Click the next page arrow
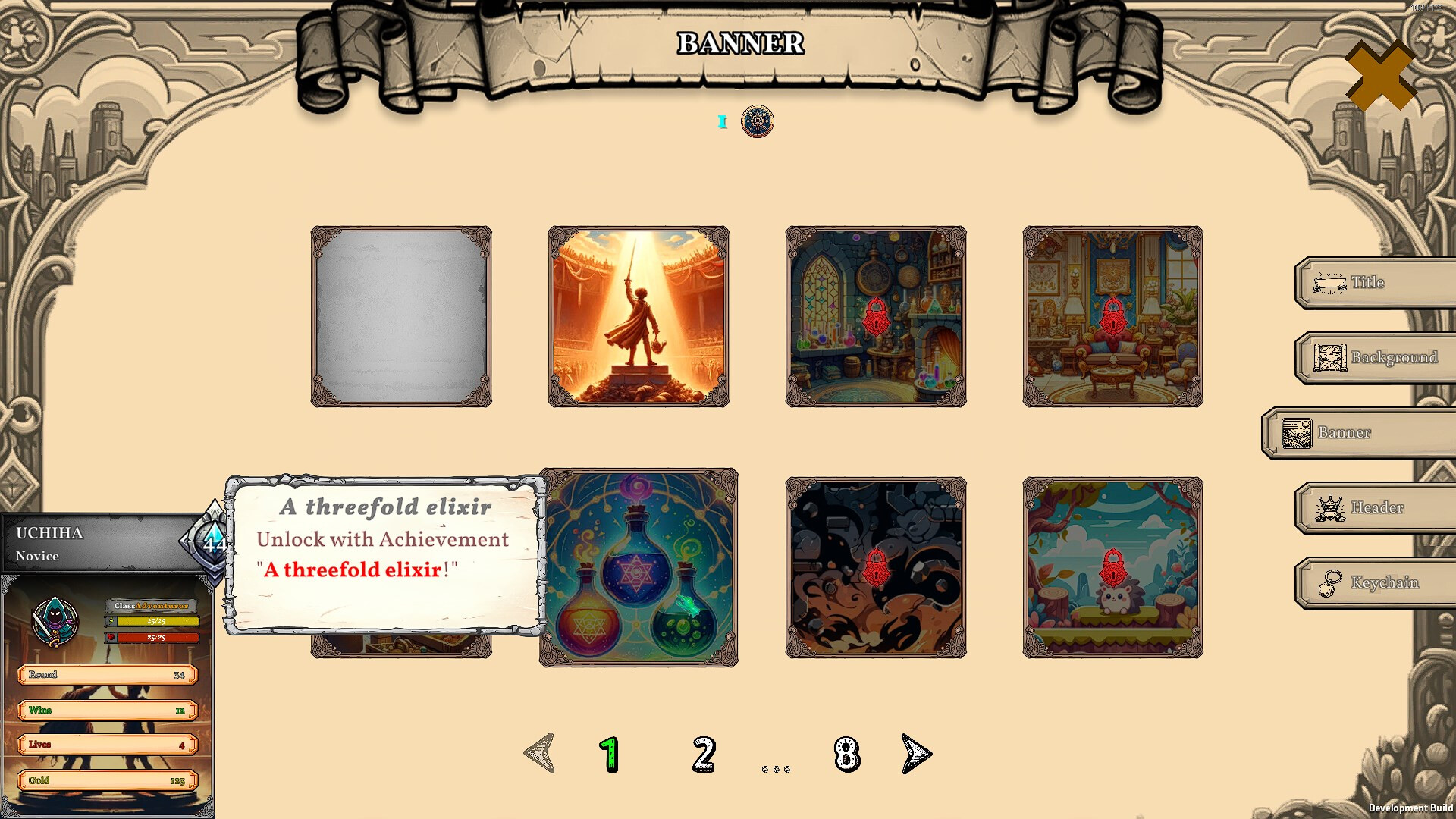Viewport: 1456px width, 819px height. point(915,753)
